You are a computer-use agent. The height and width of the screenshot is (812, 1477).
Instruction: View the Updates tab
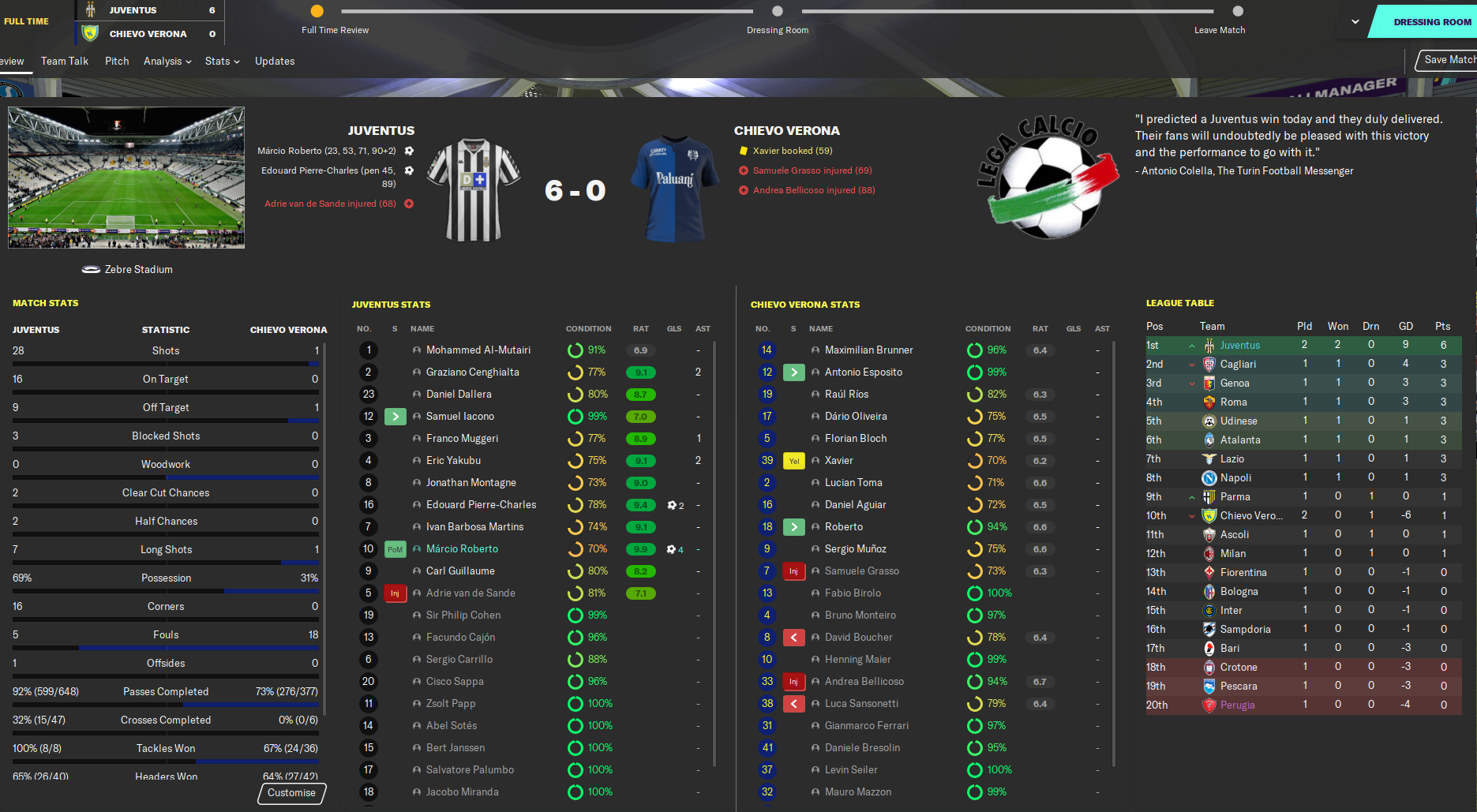click(275, 61)
